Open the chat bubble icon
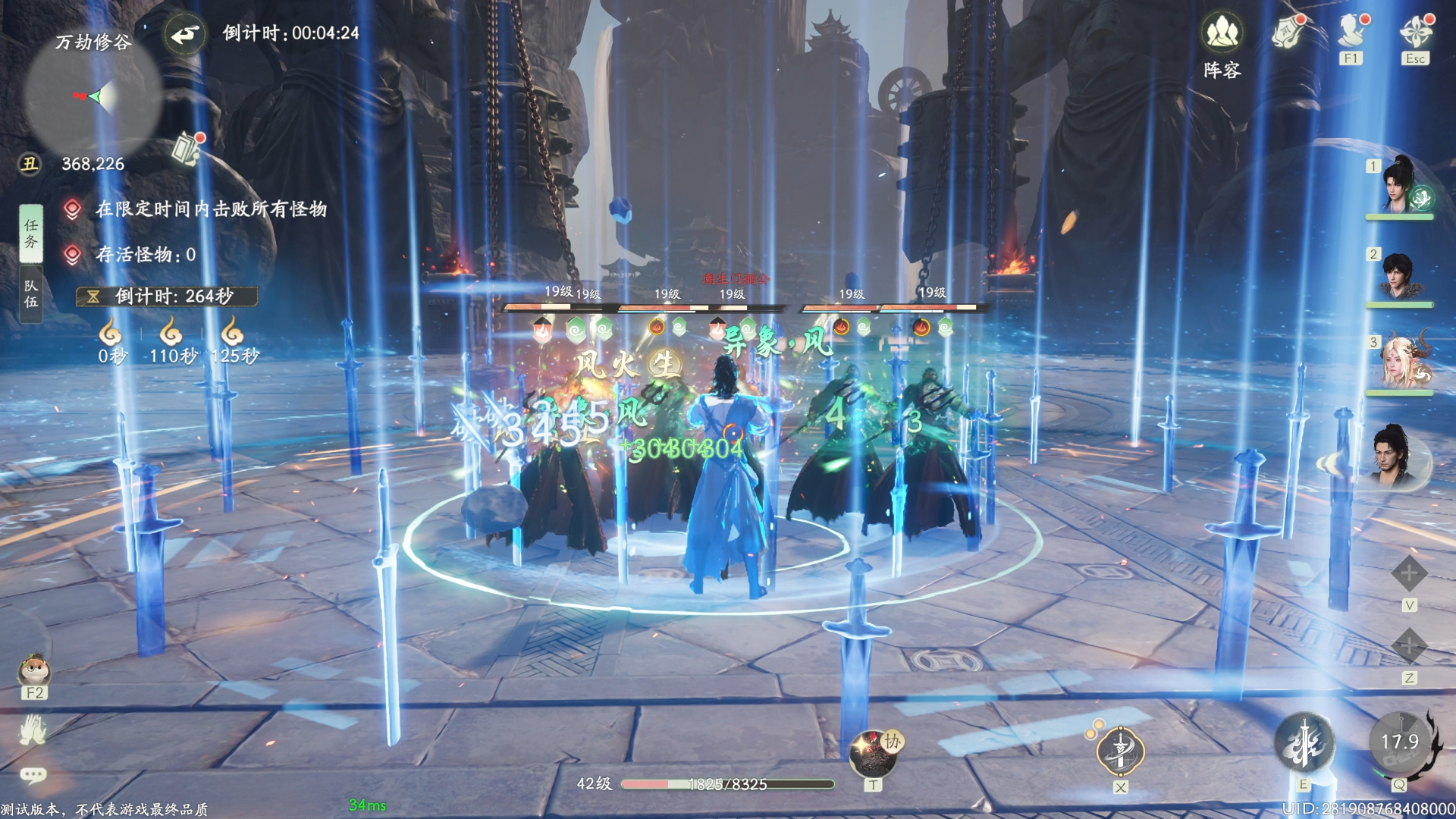 (33, 774)
